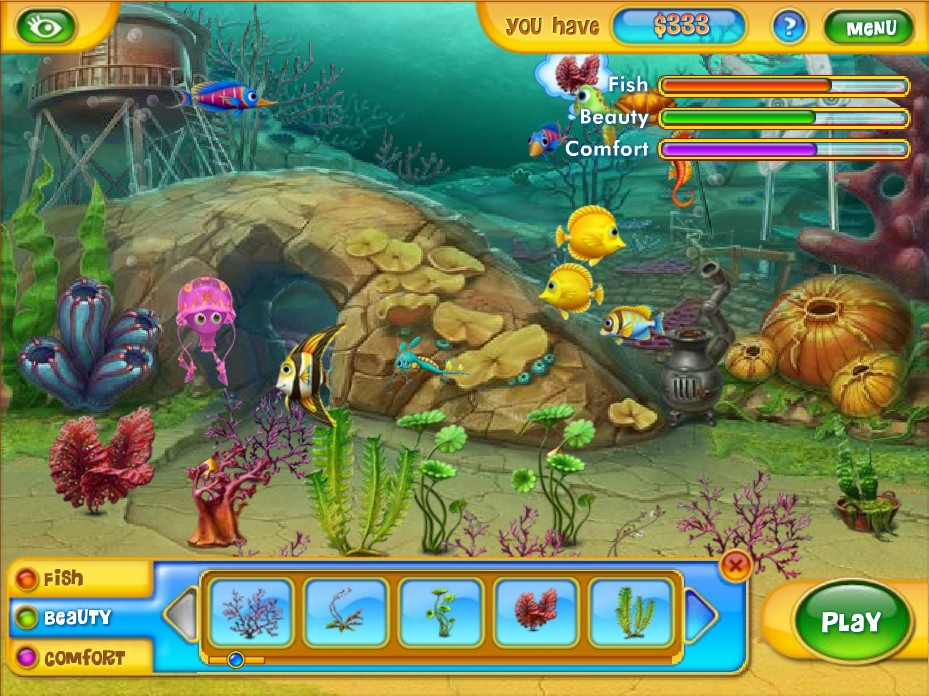Select the thin red seaweed sprig item
The width and height of the screenshot is (929, 696).
click(x=346, y=612)
